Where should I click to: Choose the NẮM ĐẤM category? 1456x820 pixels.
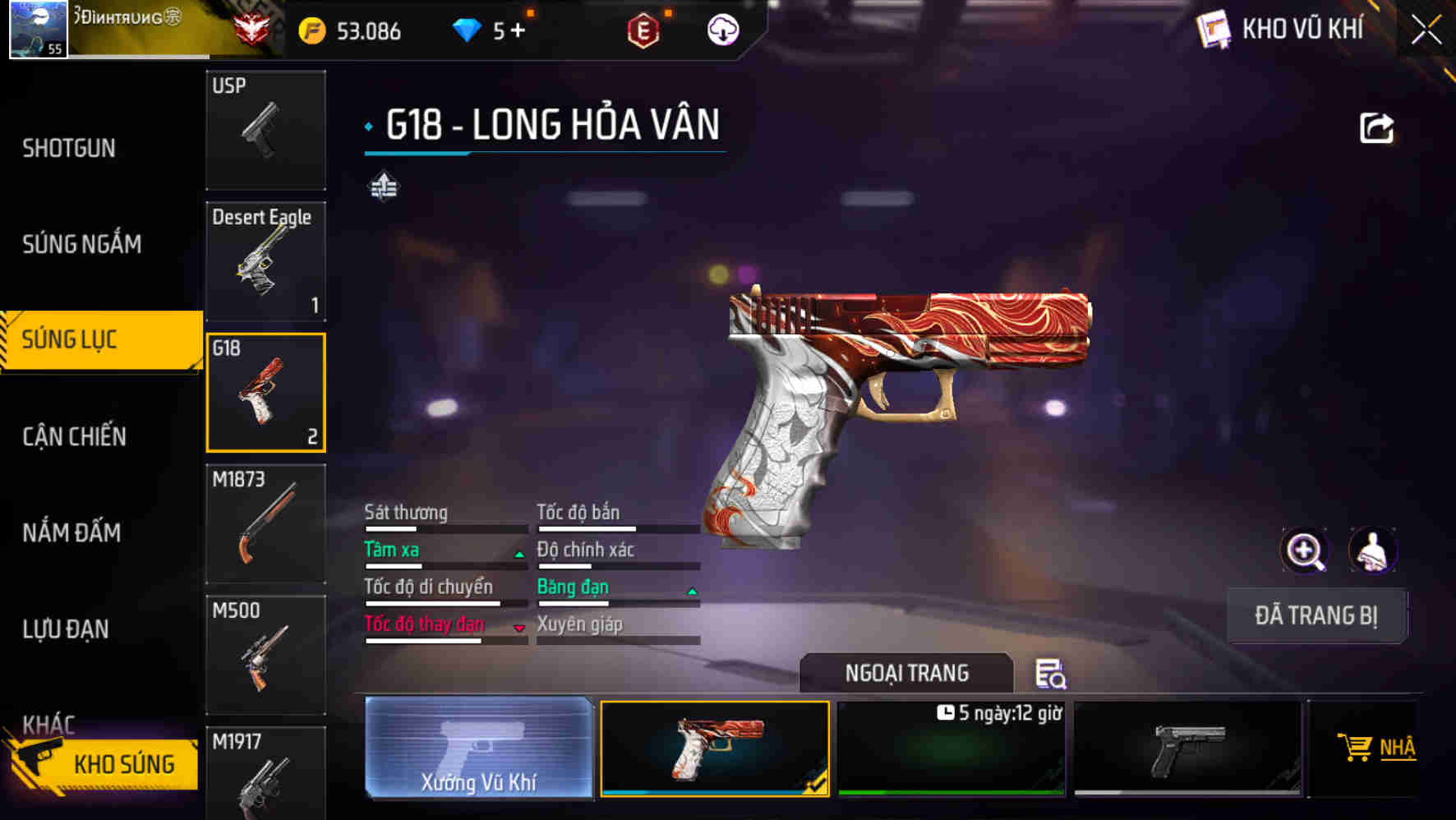click(x=71, y=532)
